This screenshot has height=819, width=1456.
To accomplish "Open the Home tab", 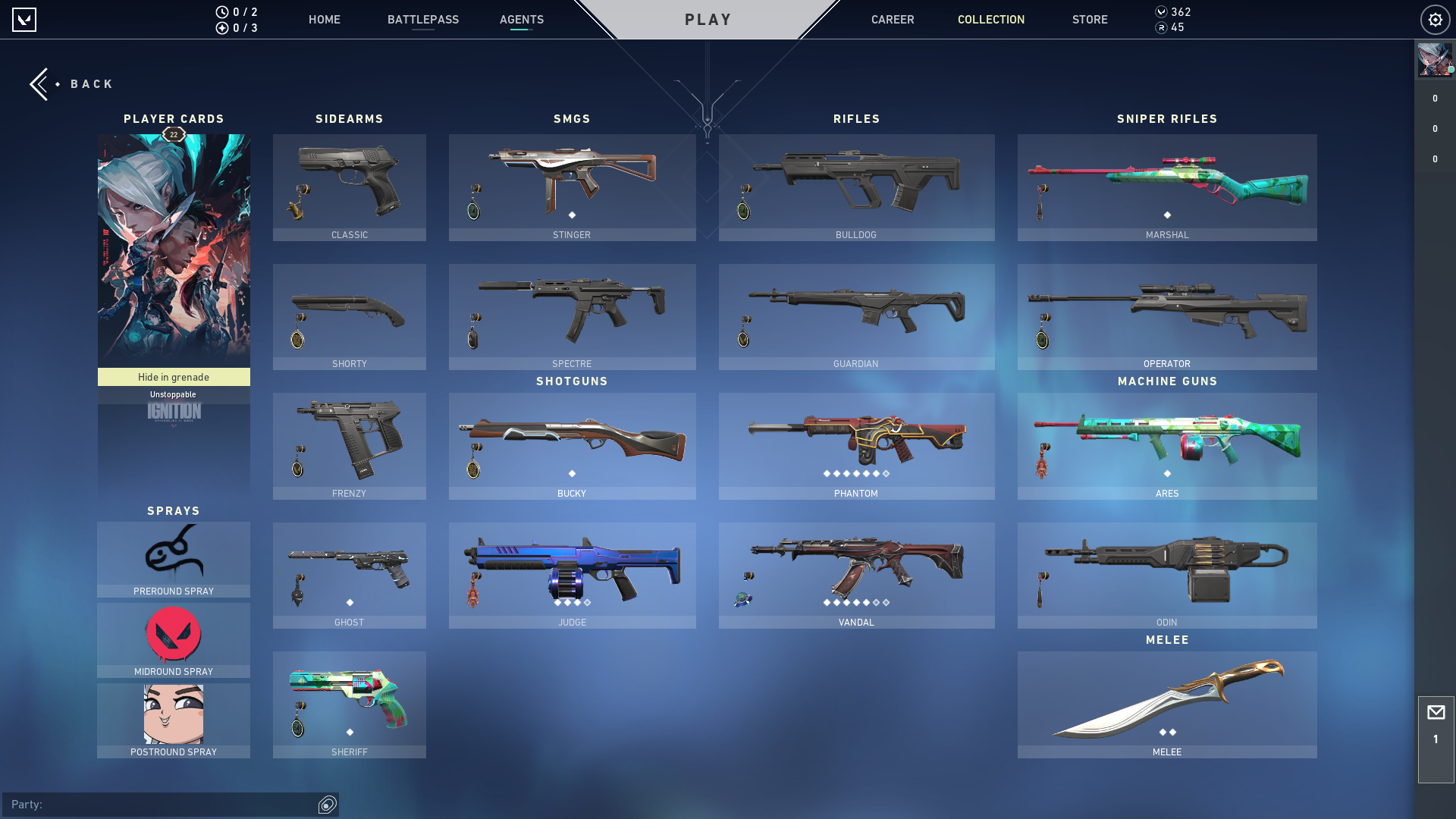I will pyautogui.click(x=324, y=20).
